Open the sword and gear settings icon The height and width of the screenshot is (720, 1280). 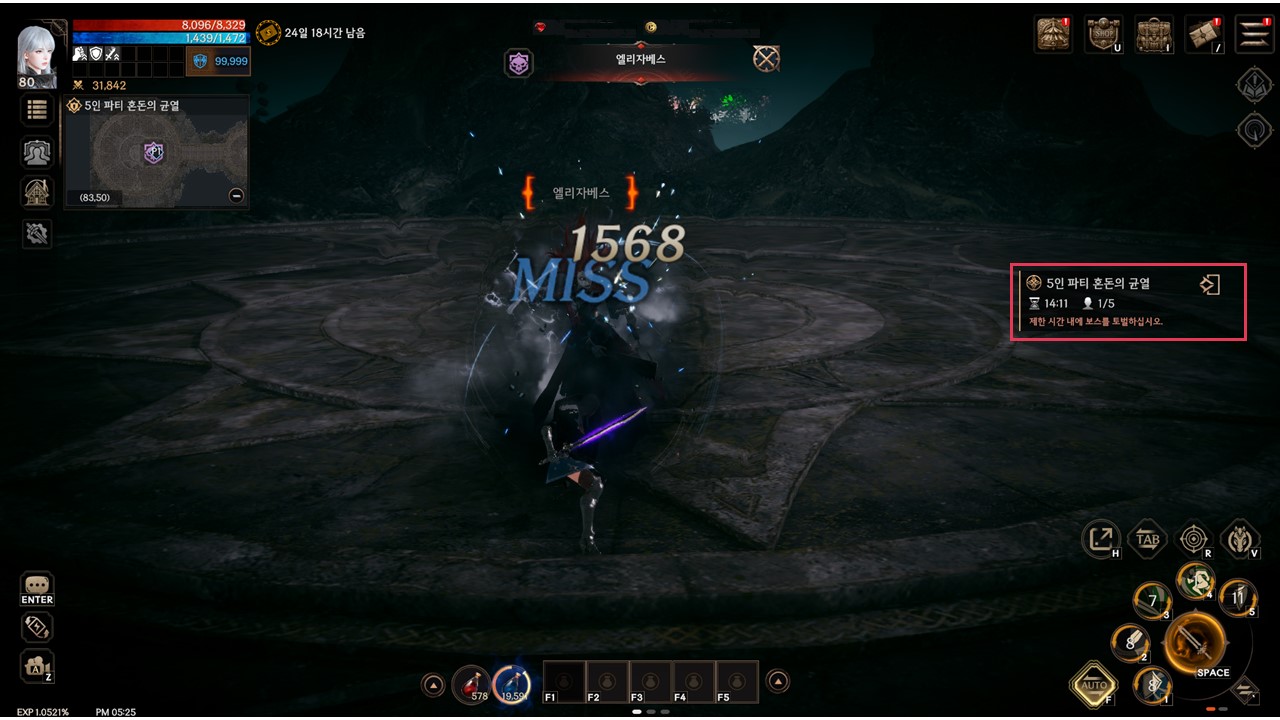point(37,233)
